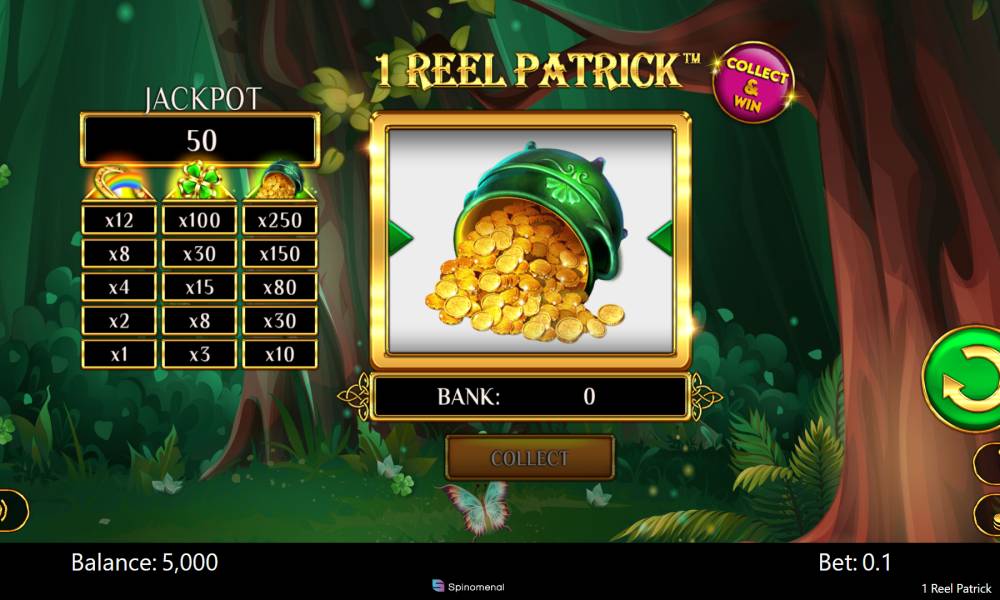Collect the bank winnings
The image size is (1000, 600).
[529, 458]
